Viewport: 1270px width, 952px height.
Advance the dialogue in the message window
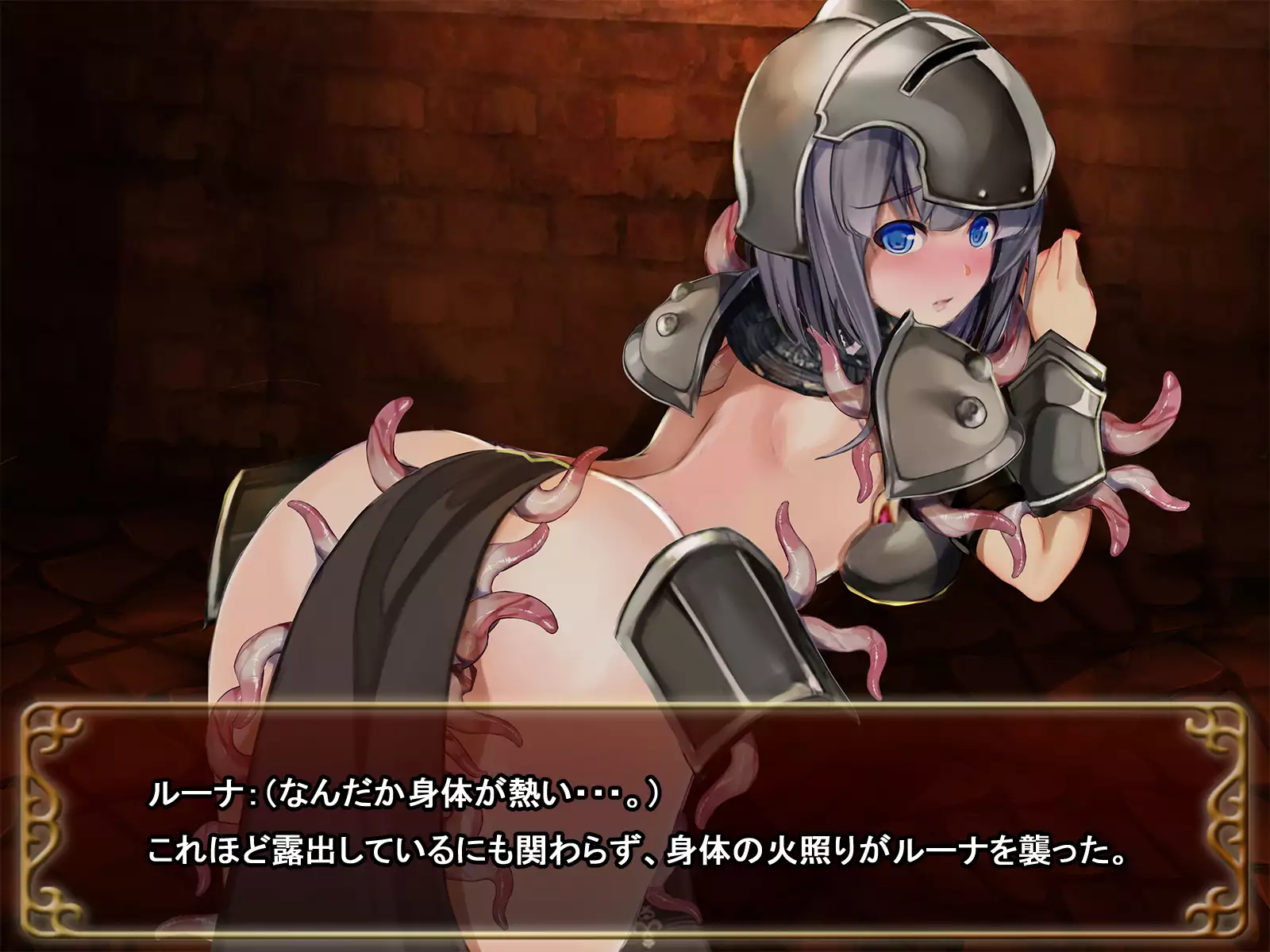pyautogui.click(x=635, y=825)
